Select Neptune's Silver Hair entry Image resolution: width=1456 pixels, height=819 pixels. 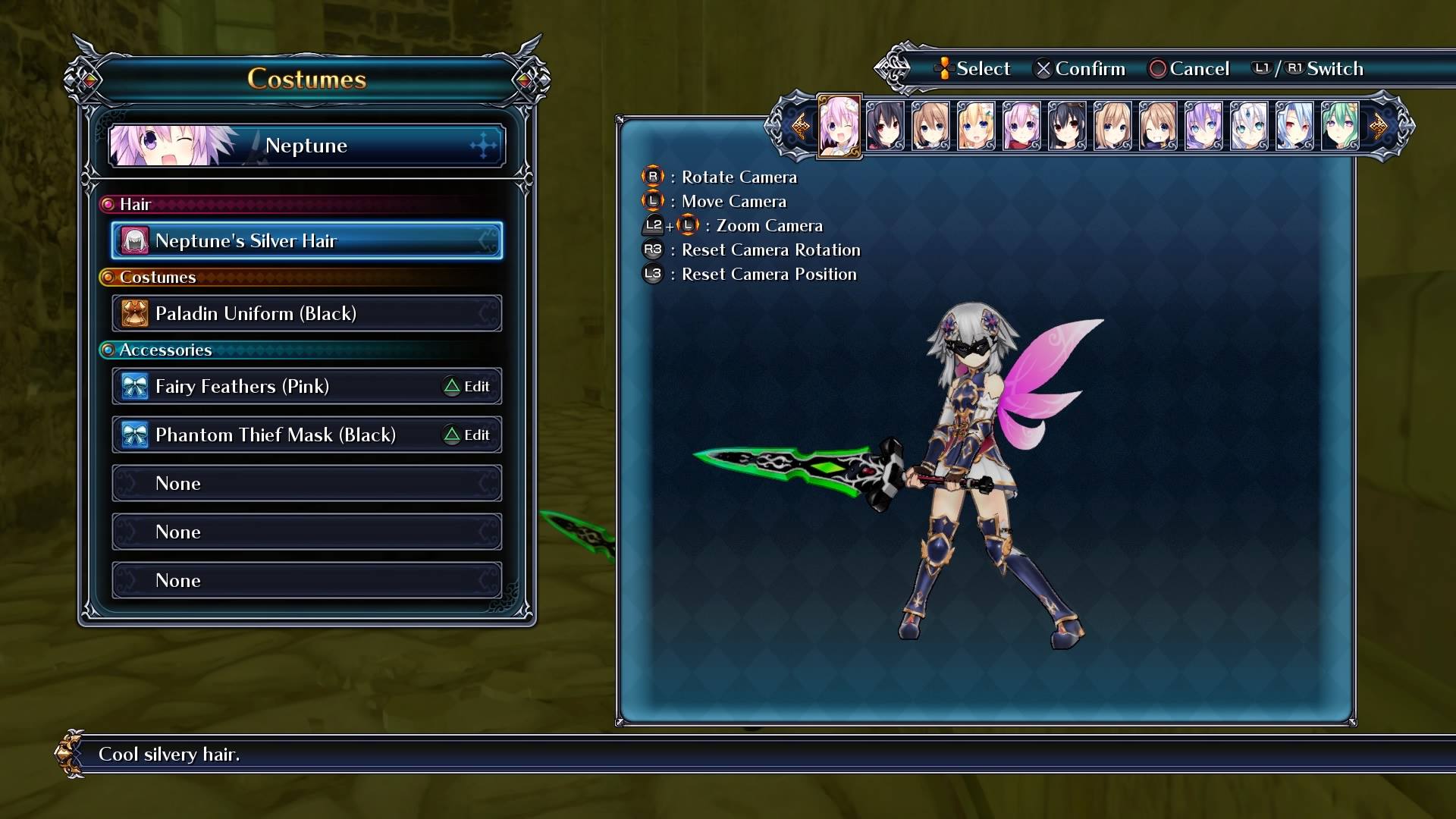click(306, 240)
